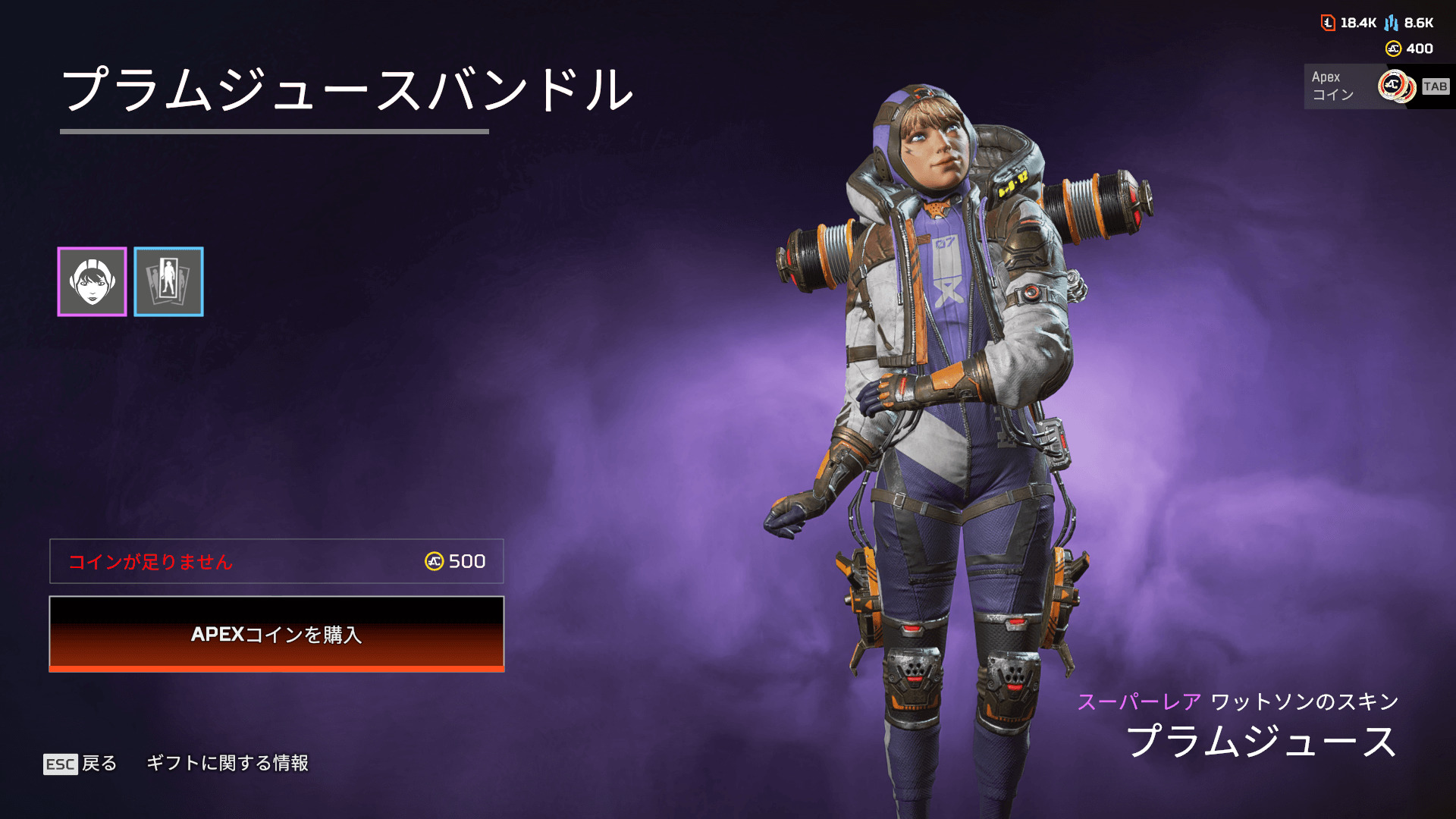Open ギフトに関する情報 gift info

[x=227, y=763]
